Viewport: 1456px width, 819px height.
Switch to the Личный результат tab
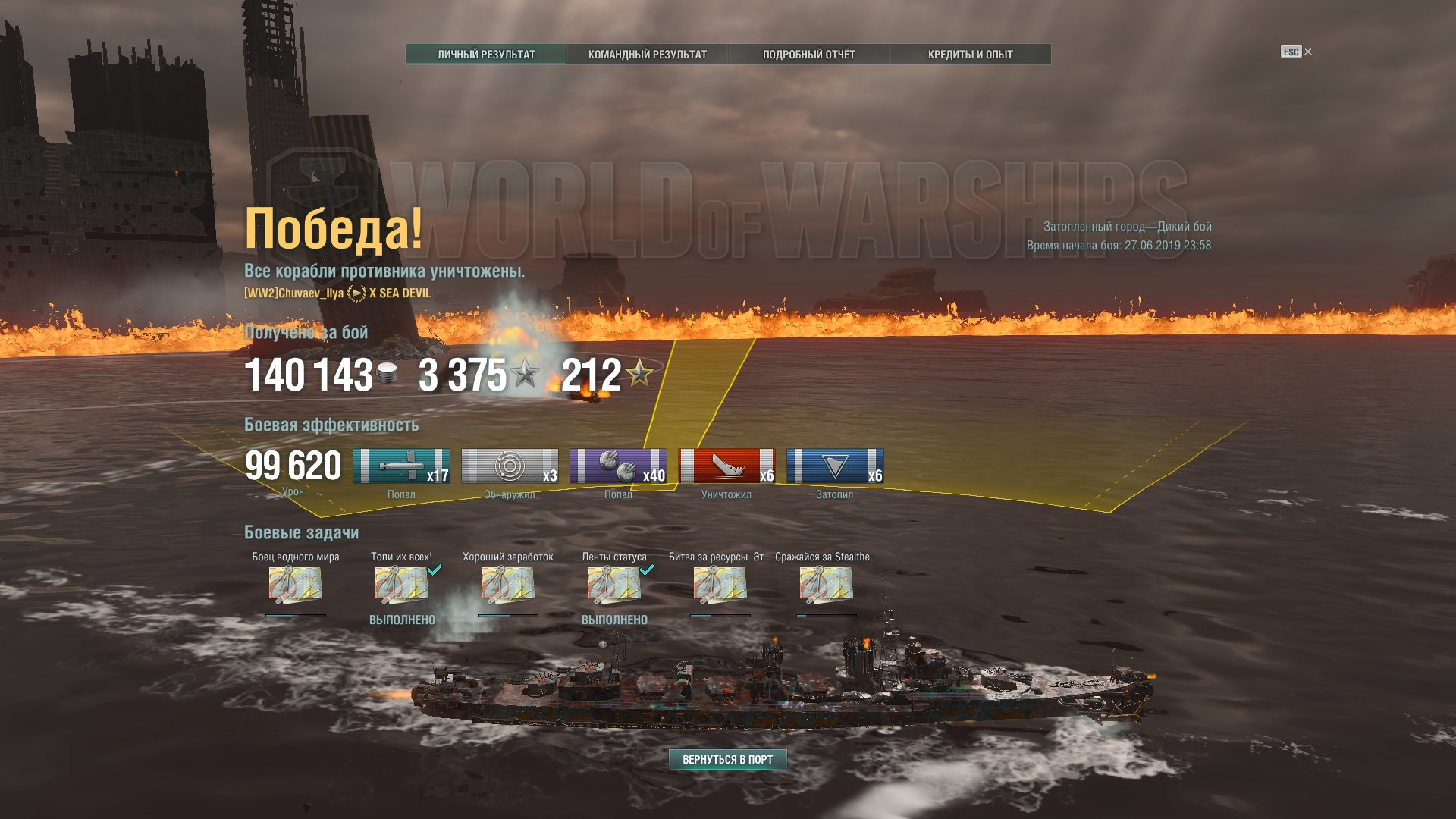[486, 55]
